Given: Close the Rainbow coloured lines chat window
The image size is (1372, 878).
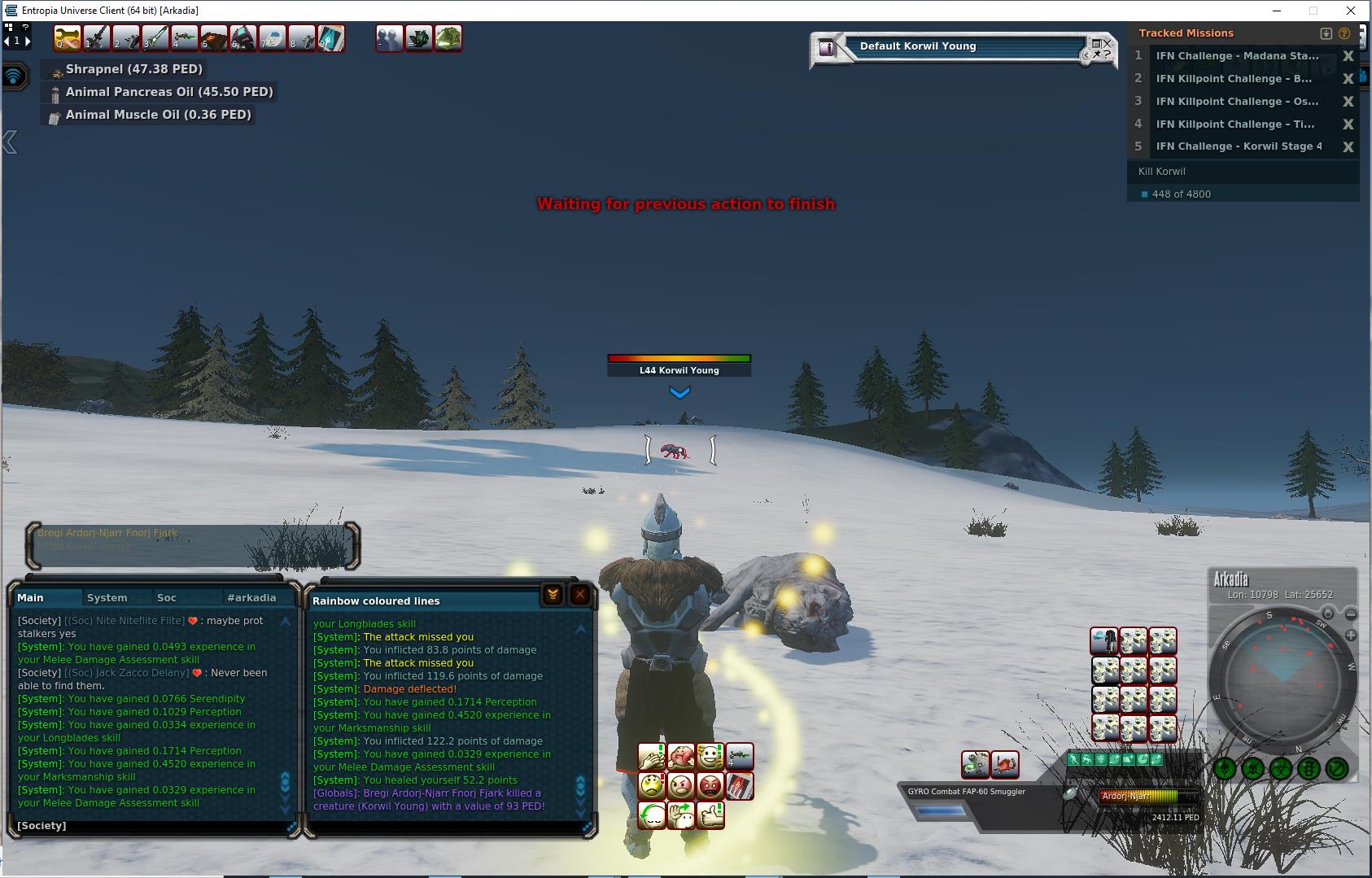Looking at the screenshot, I should click(579, 595).
